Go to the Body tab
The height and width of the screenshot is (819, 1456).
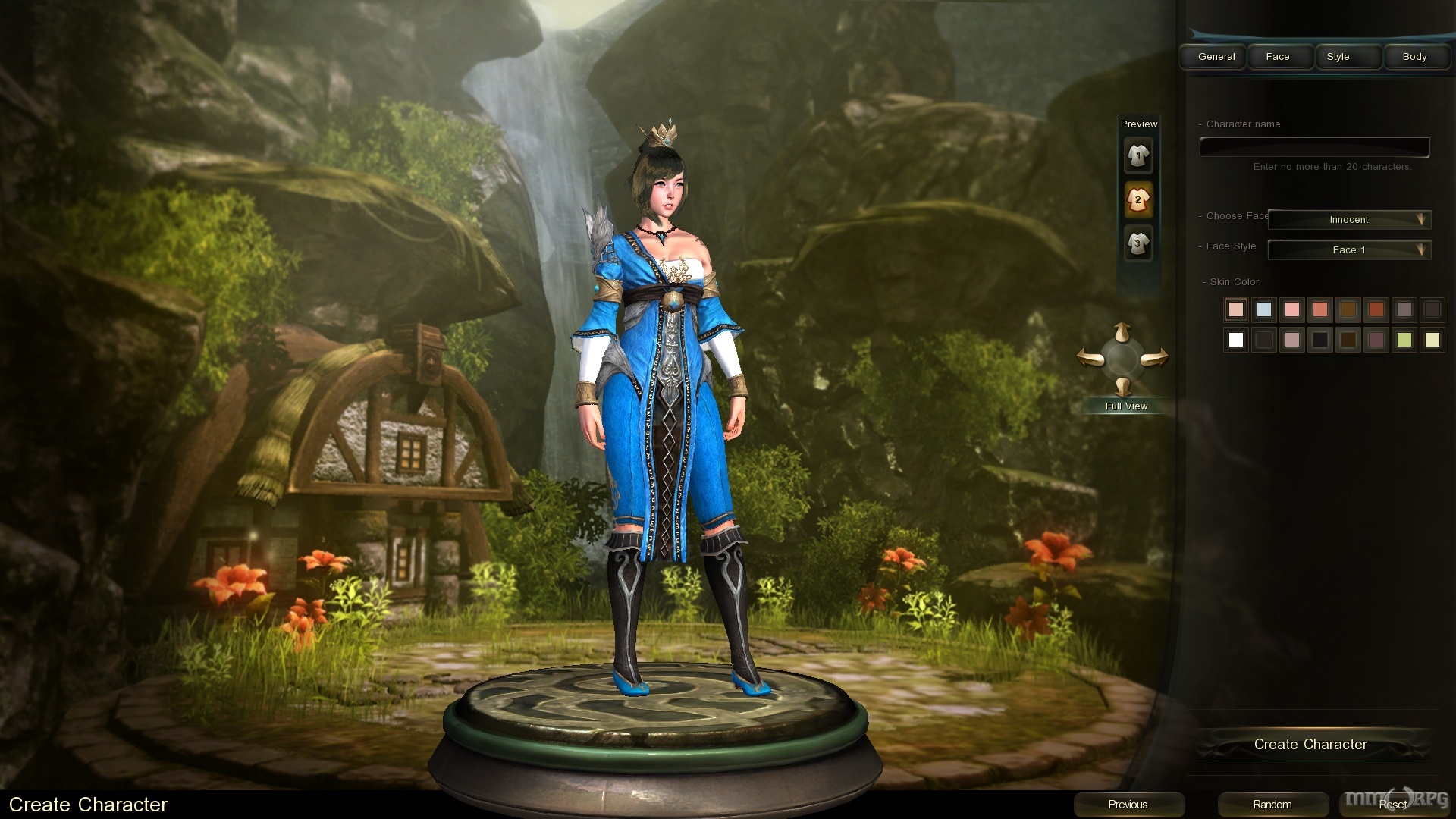click(x=1414, y=57)
